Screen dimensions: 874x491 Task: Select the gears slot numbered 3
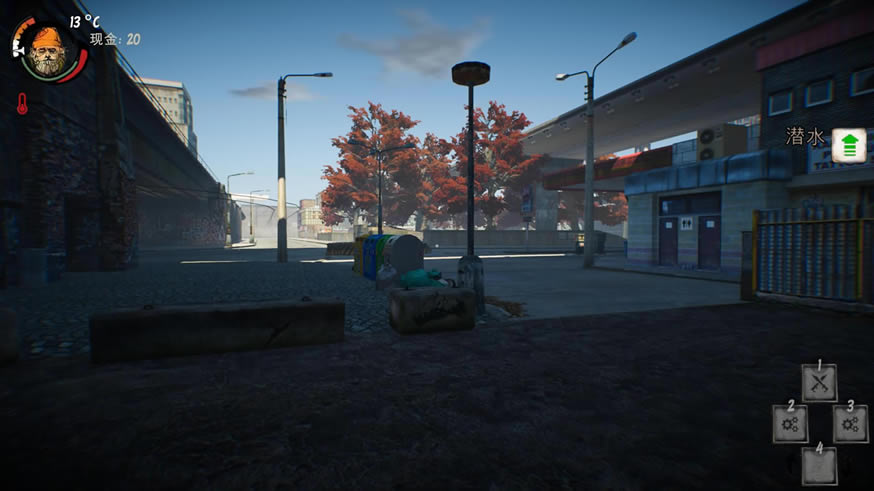point(850,424)
